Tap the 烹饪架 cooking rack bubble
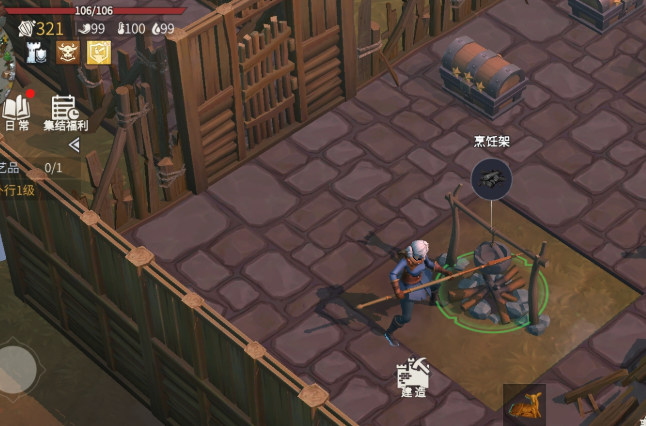646x426 pixels. click(491, 177)
